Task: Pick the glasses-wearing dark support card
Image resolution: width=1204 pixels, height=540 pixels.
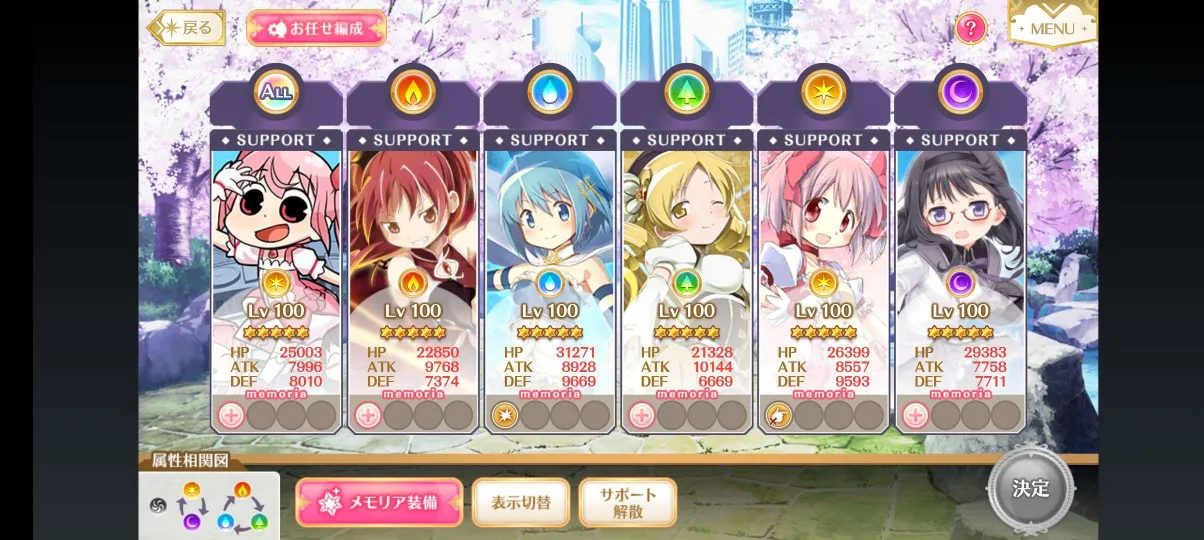Action: tap(960, 230)
